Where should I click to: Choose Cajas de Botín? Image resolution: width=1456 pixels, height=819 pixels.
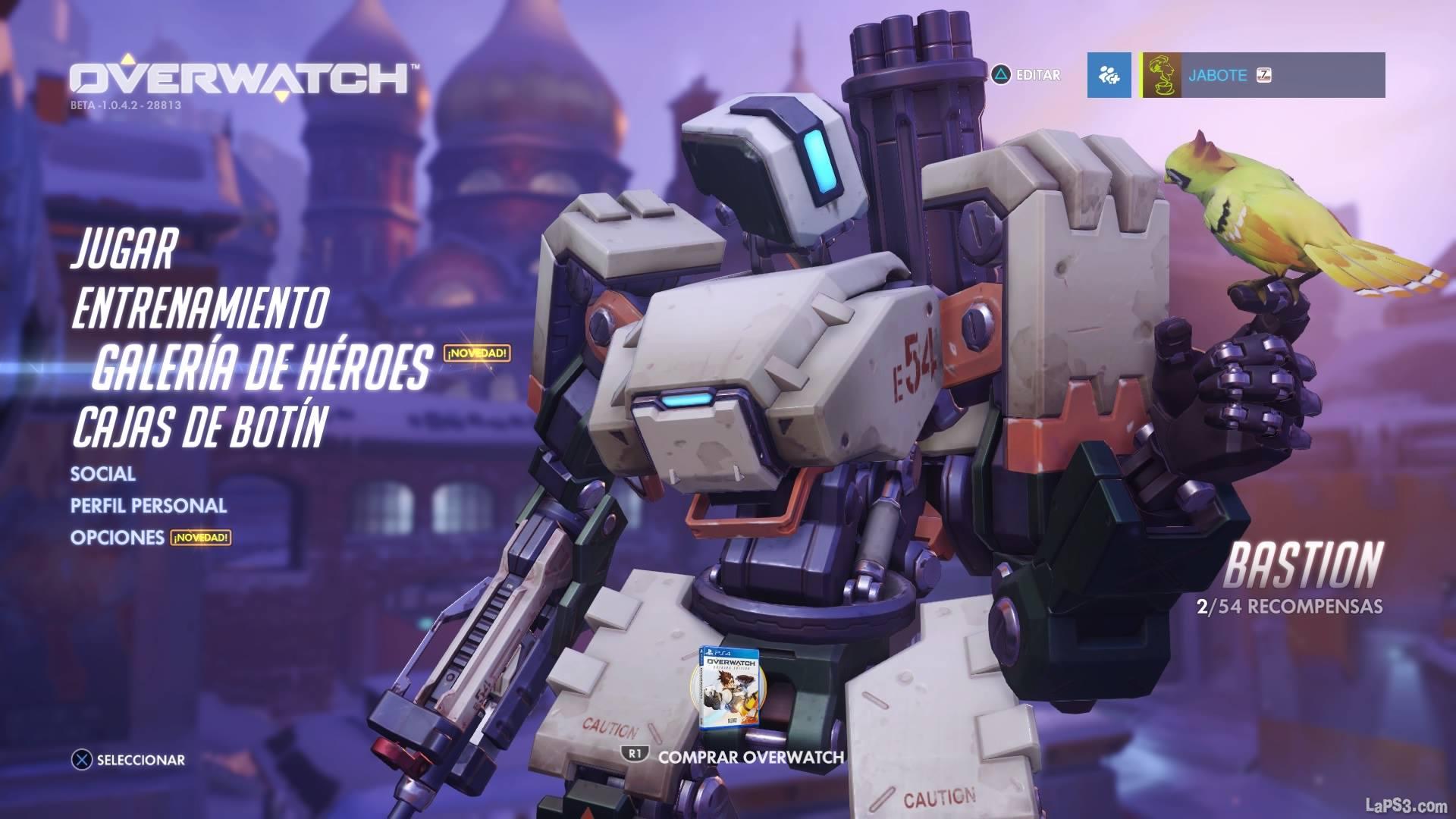click(x=199, y=425)
